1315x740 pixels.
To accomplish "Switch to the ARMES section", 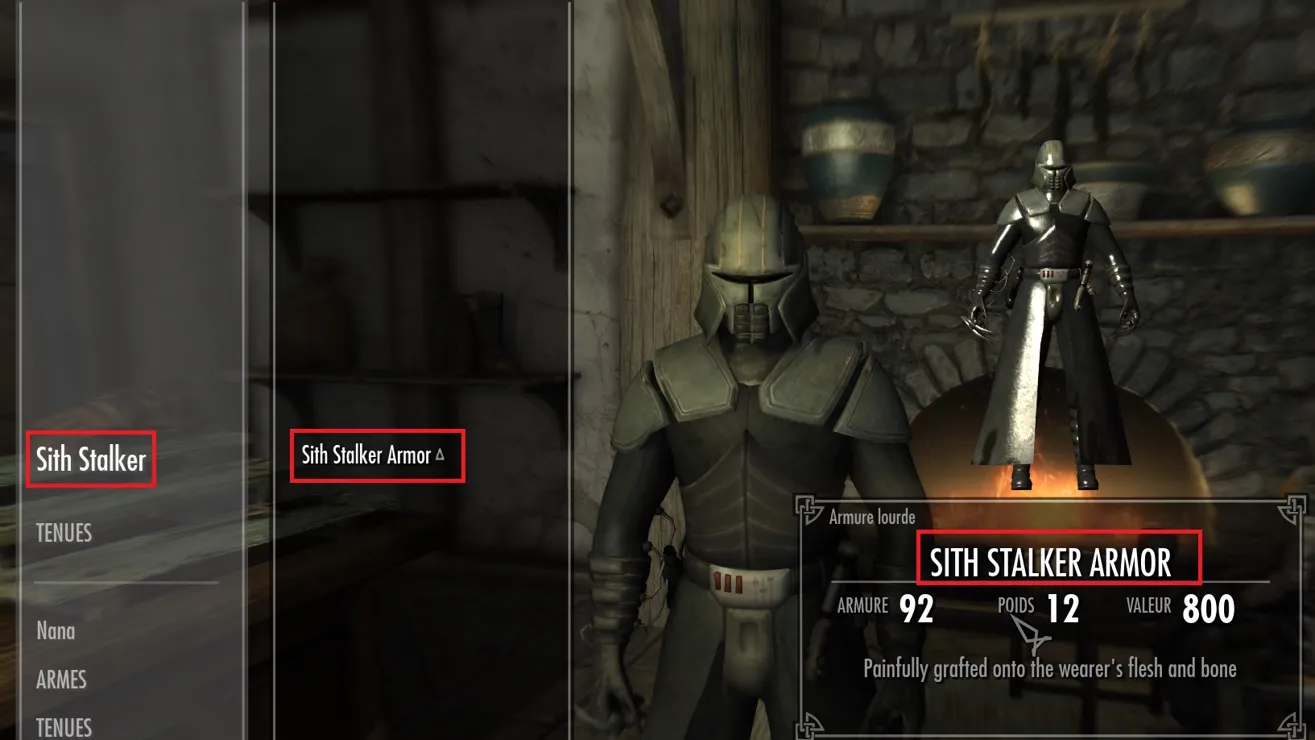I will pyautogui.click(x=61, y=680).
